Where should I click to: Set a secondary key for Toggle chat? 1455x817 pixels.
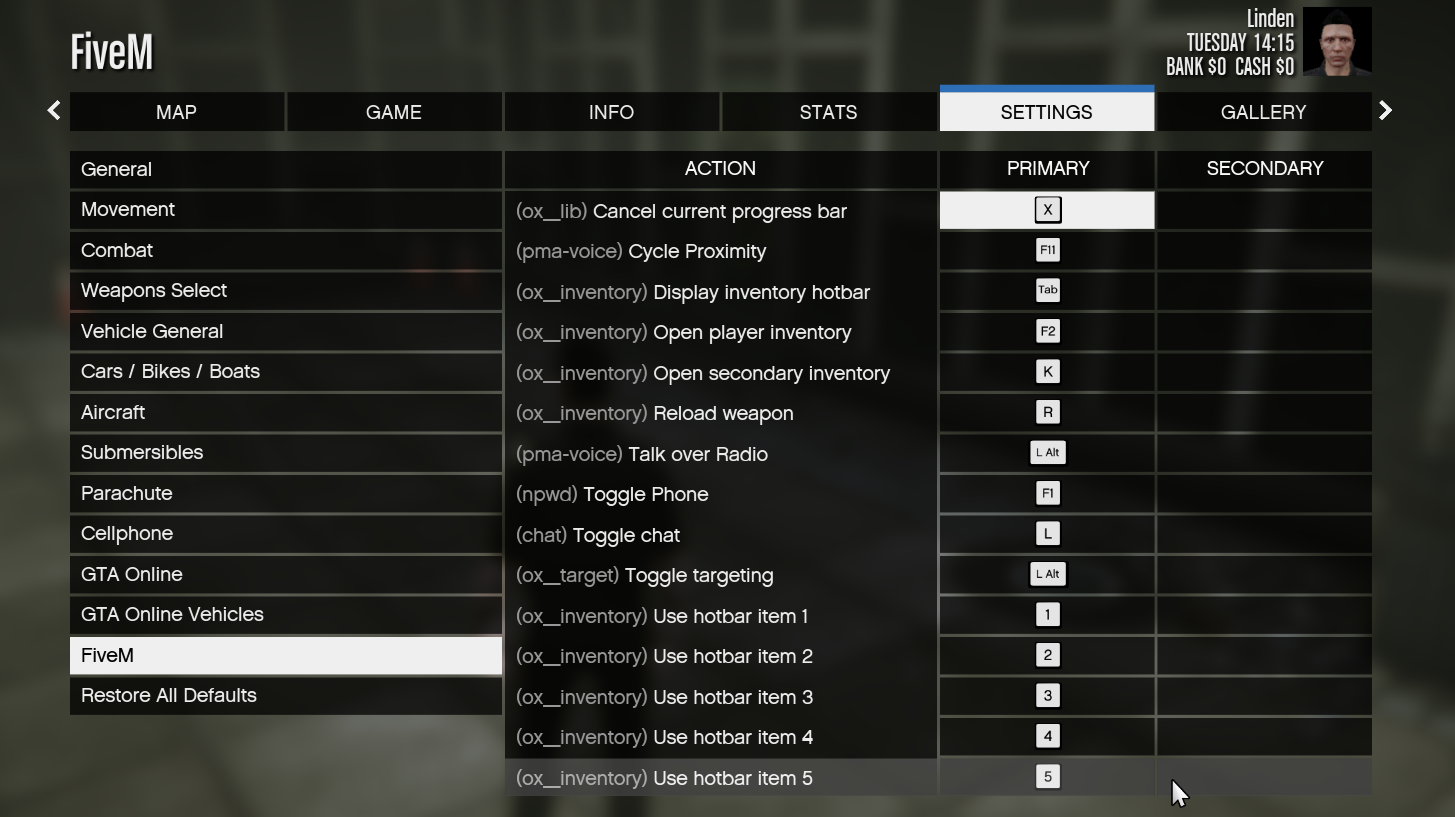(x=1263, y=534)
